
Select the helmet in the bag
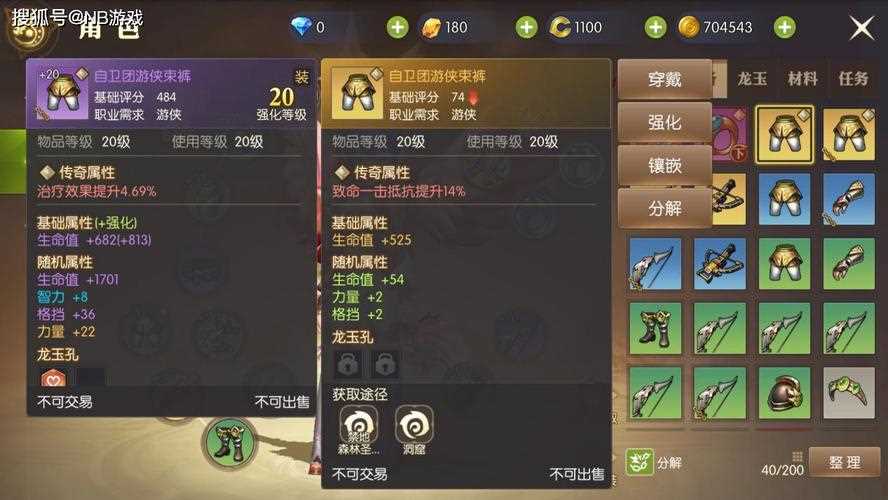point(784,393)
